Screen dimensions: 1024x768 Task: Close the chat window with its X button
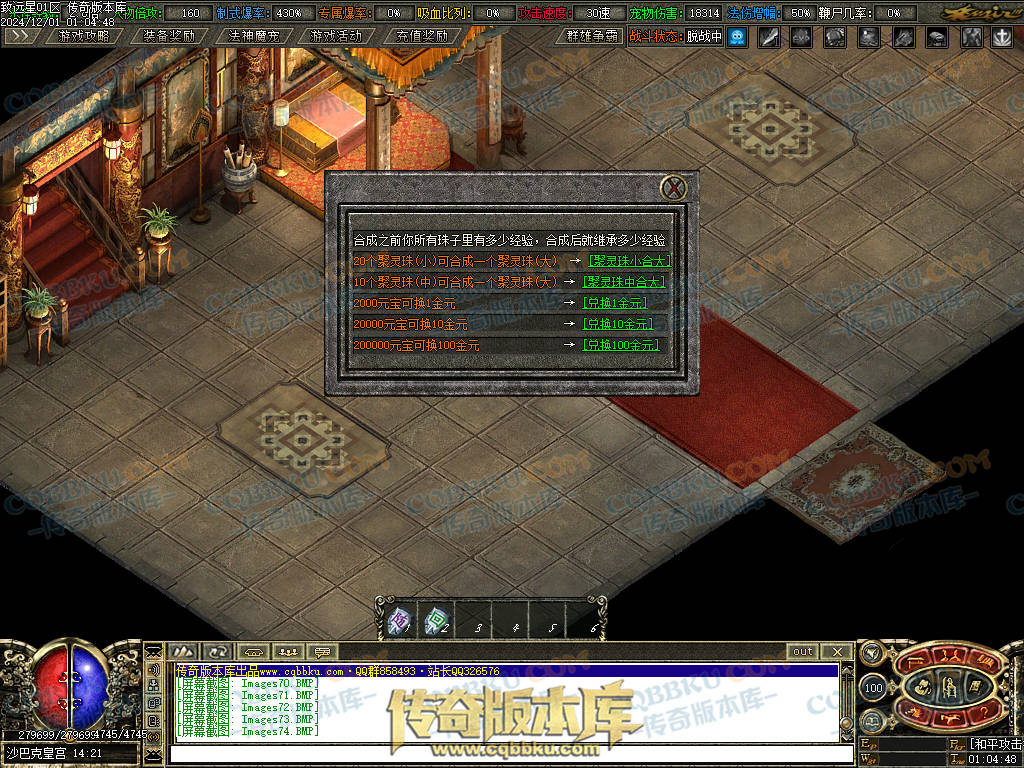838,652
